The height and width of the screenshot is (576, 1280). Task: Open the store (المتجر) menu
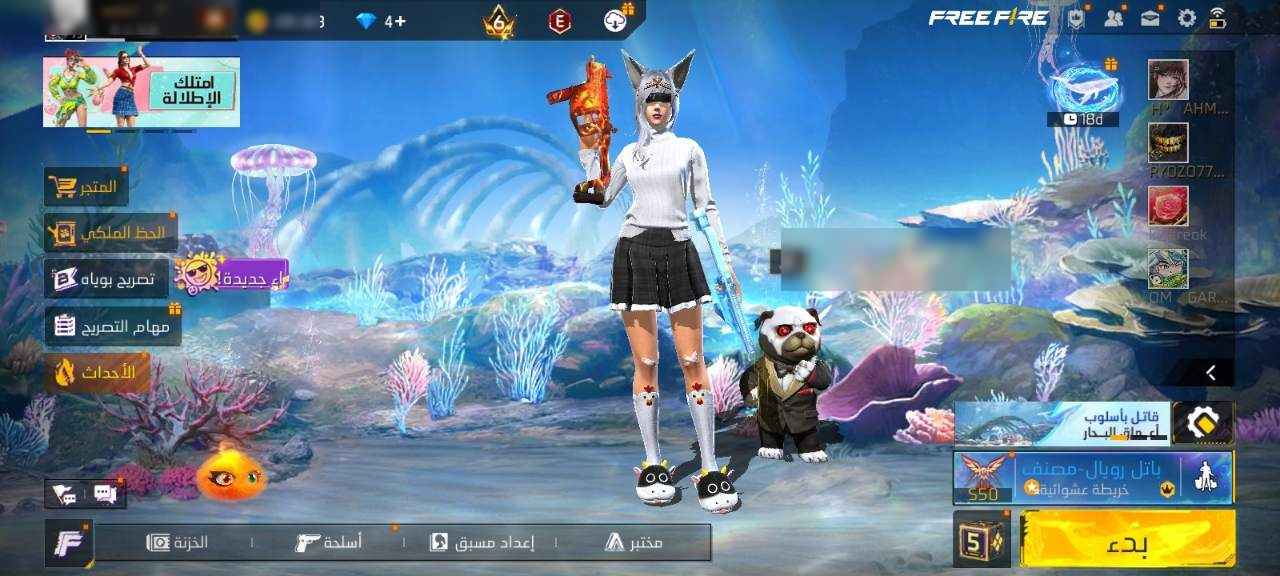[x=86, y=187]
